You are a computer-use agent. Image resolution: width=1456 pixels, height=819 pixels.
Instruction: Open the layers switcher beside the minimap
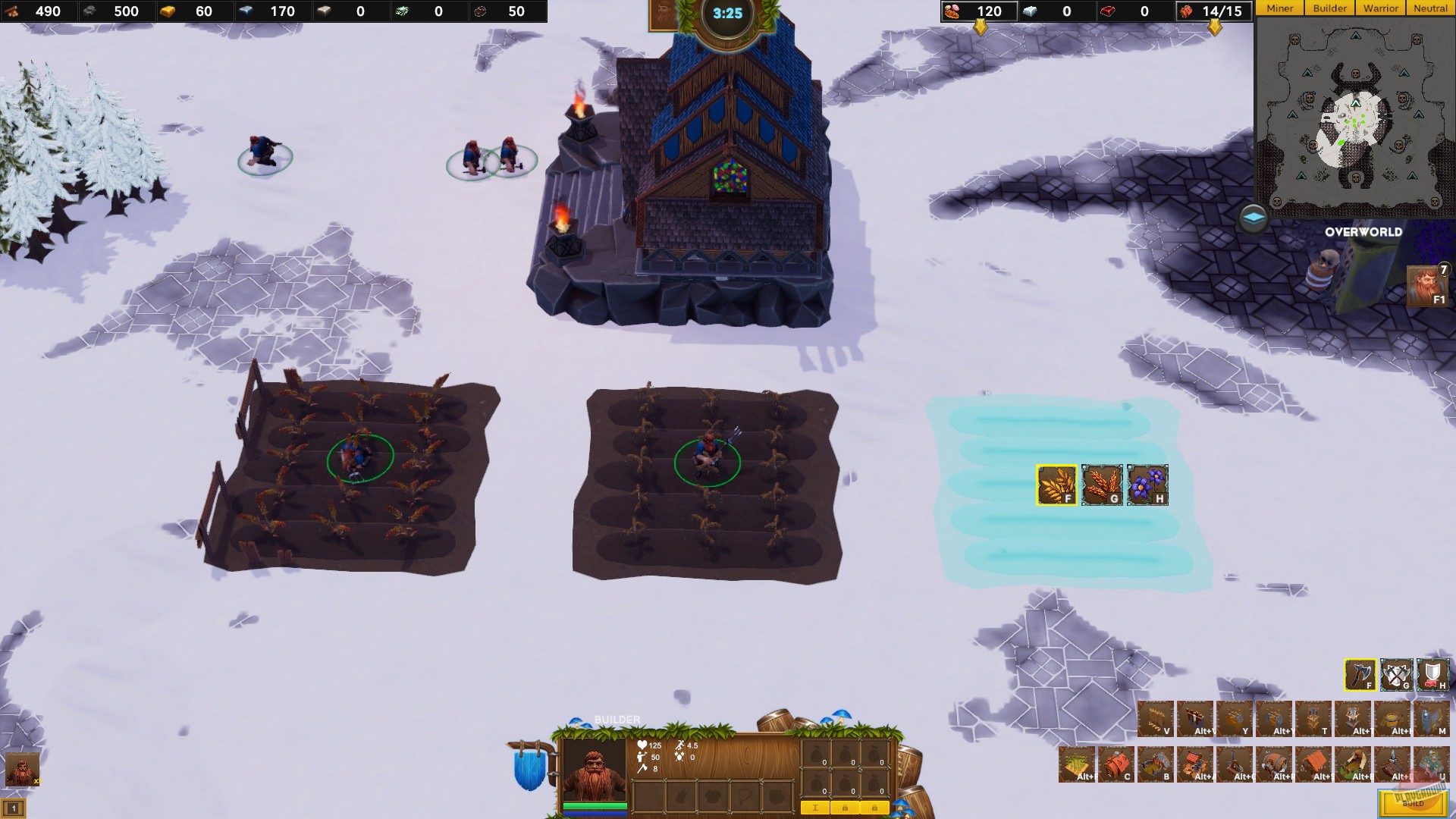1253,216
